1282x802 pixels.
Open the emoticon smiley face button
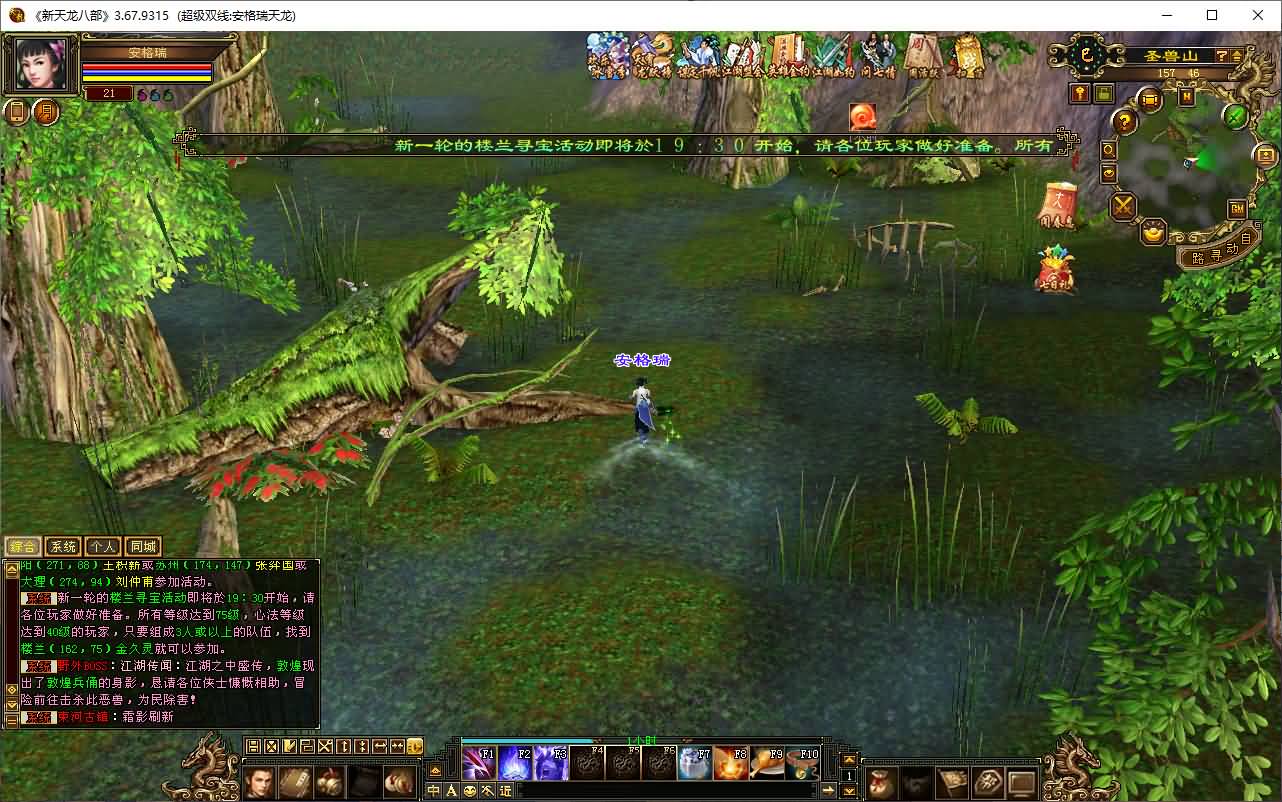tap(470, 790)
